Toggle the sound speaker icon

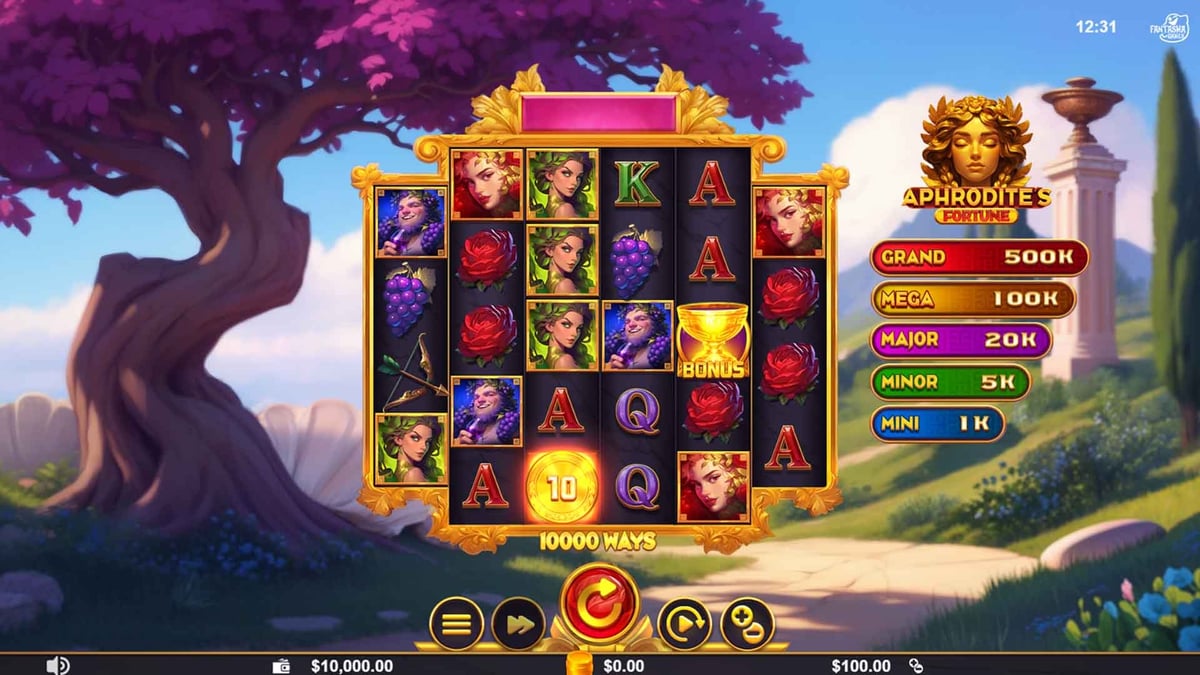pyautogui.click(x=58, y=665)
